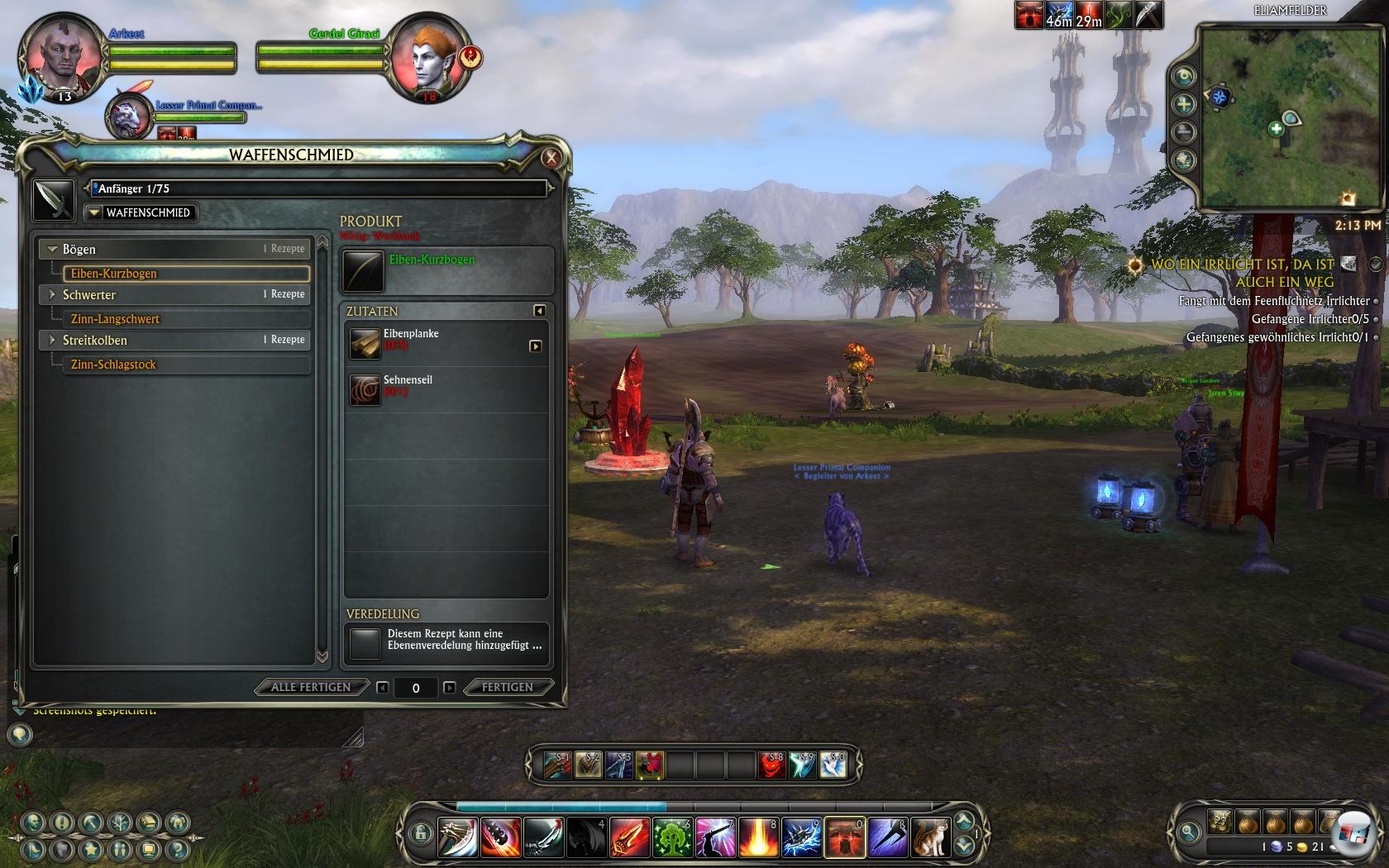This screenshot has height=868, width=1389.
Task: Toggle the Streitkolben recipe category
Action: tap(53, 340)
